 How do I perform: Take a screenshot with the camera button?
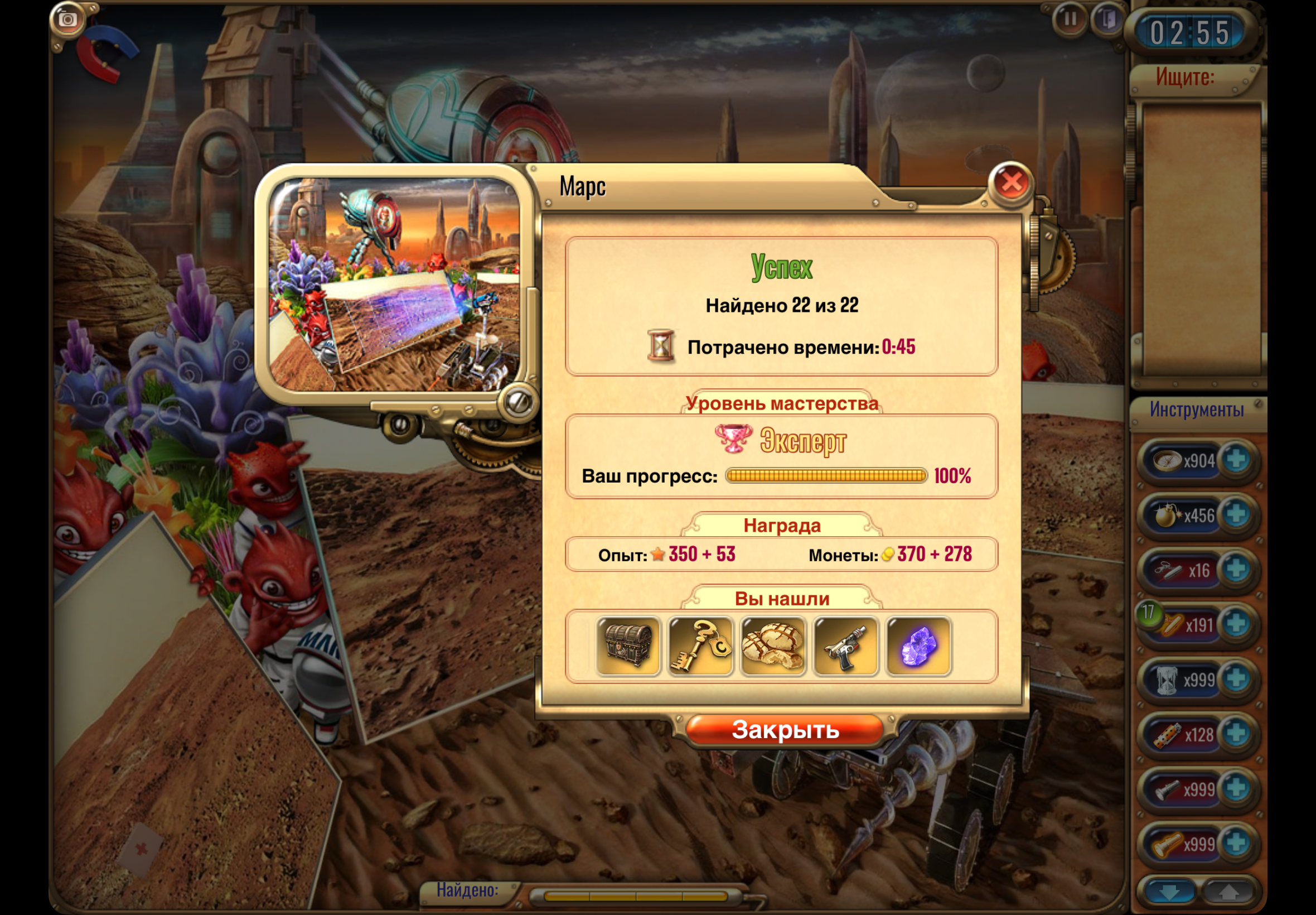pyautogui.click(x=67, y=20)
